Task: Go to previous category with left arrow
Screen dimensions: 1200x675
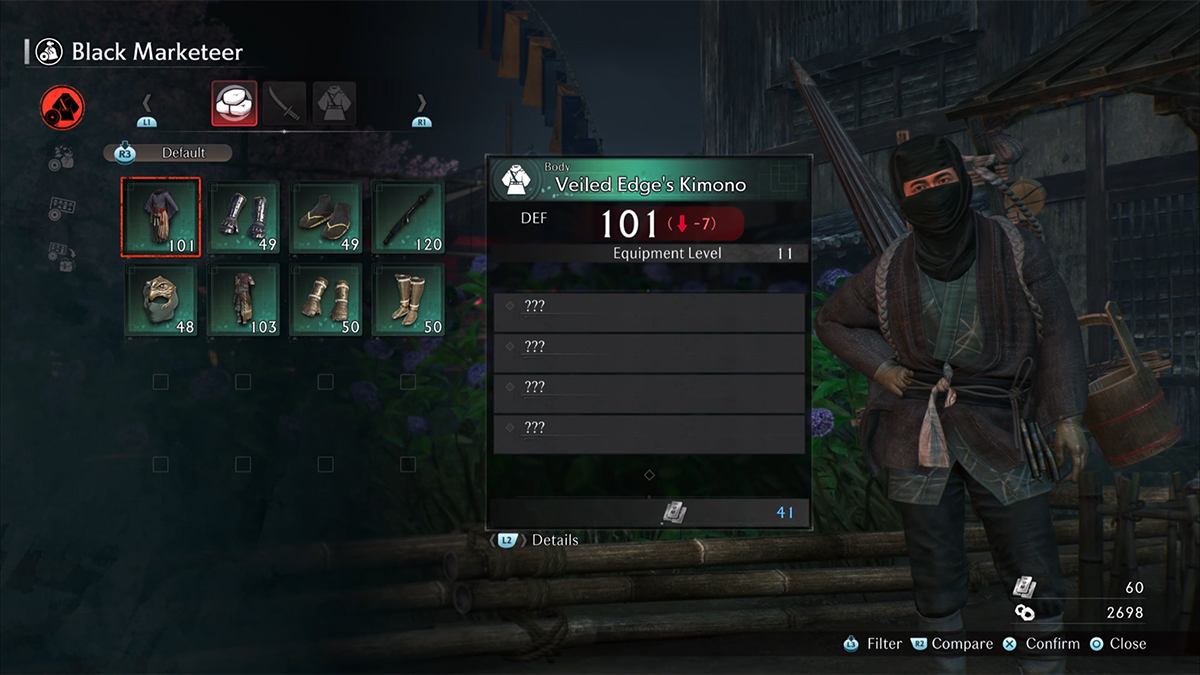Action: coord(146,103)
